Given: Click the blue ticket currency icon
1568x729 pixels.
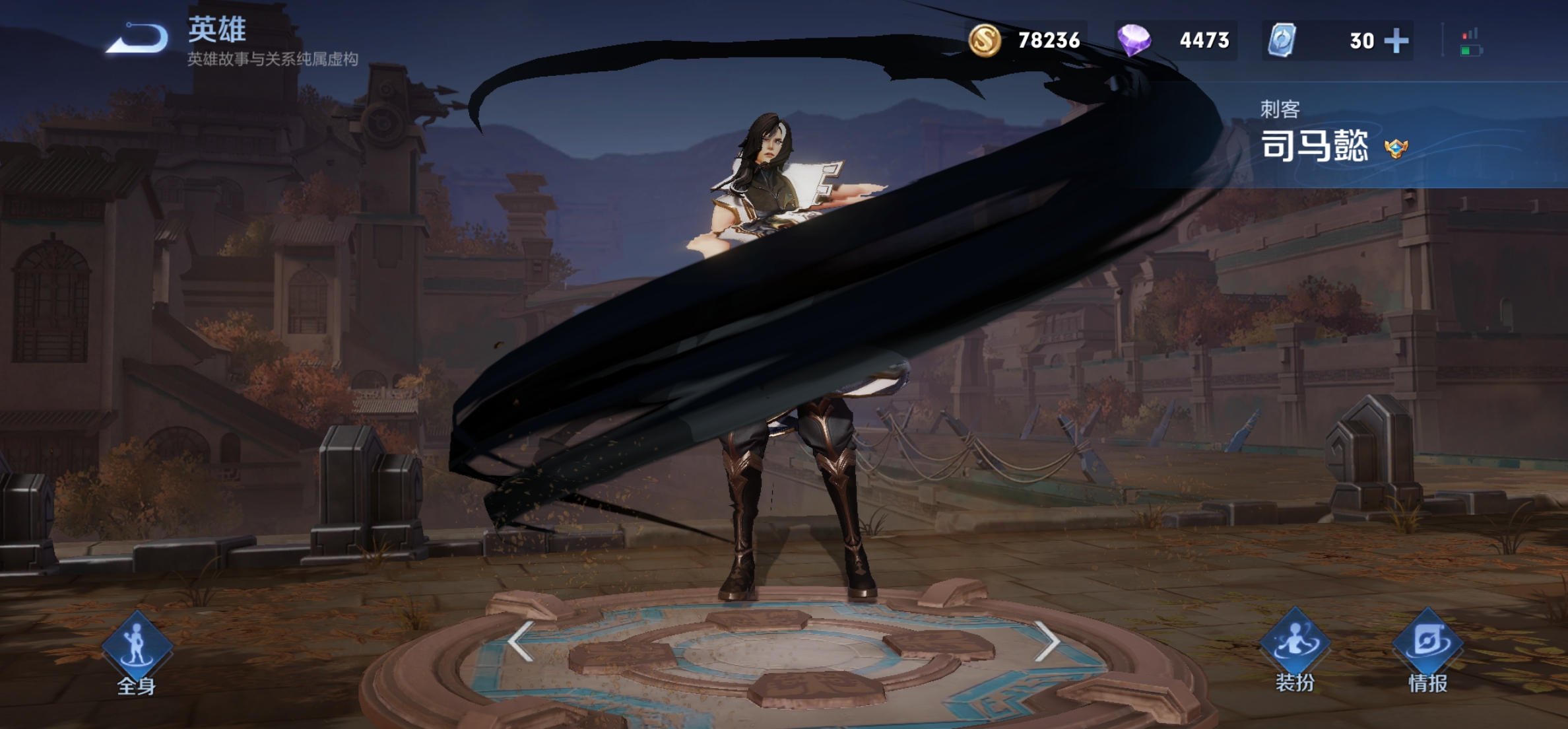Looking at the screenshot, I should (1282, 40).
